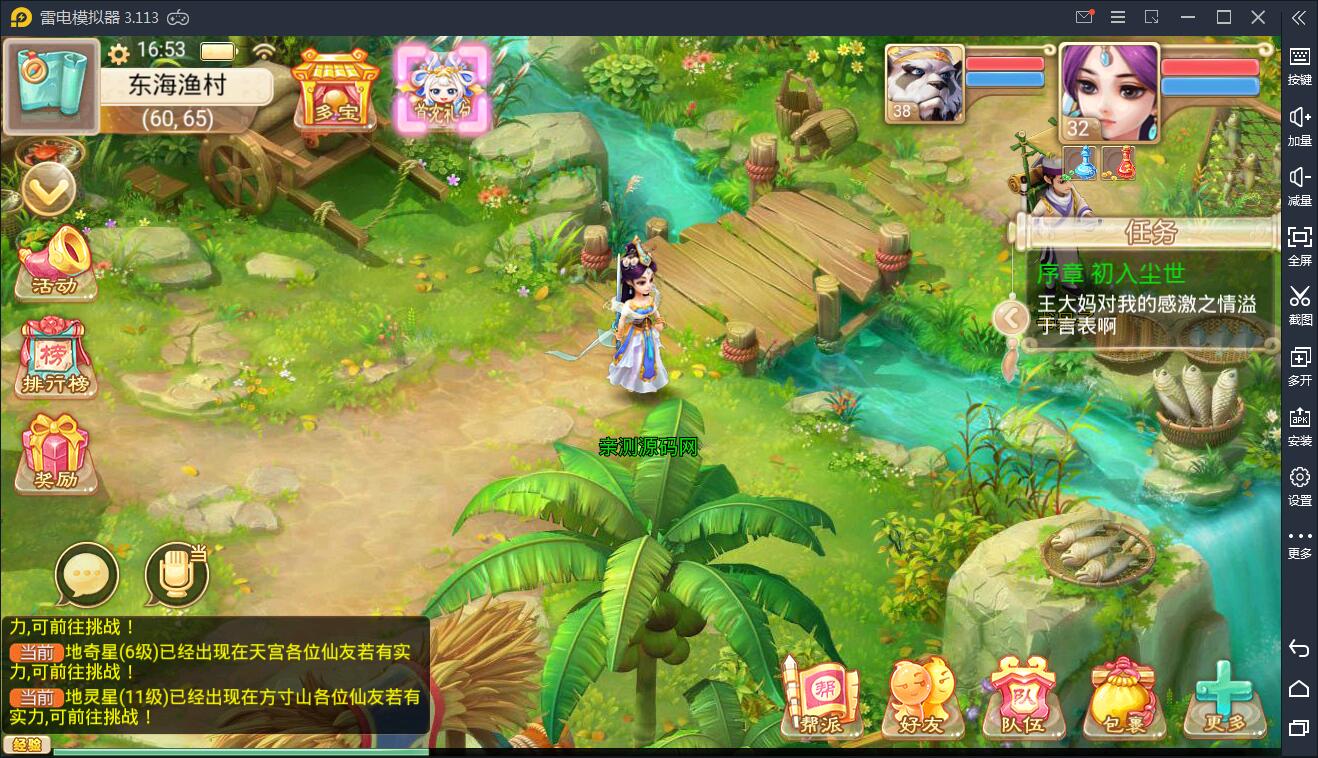The width and height of the screenshot is (1318, 758).
Task: Open the 多宝 shop
Action: pos(336,89)
